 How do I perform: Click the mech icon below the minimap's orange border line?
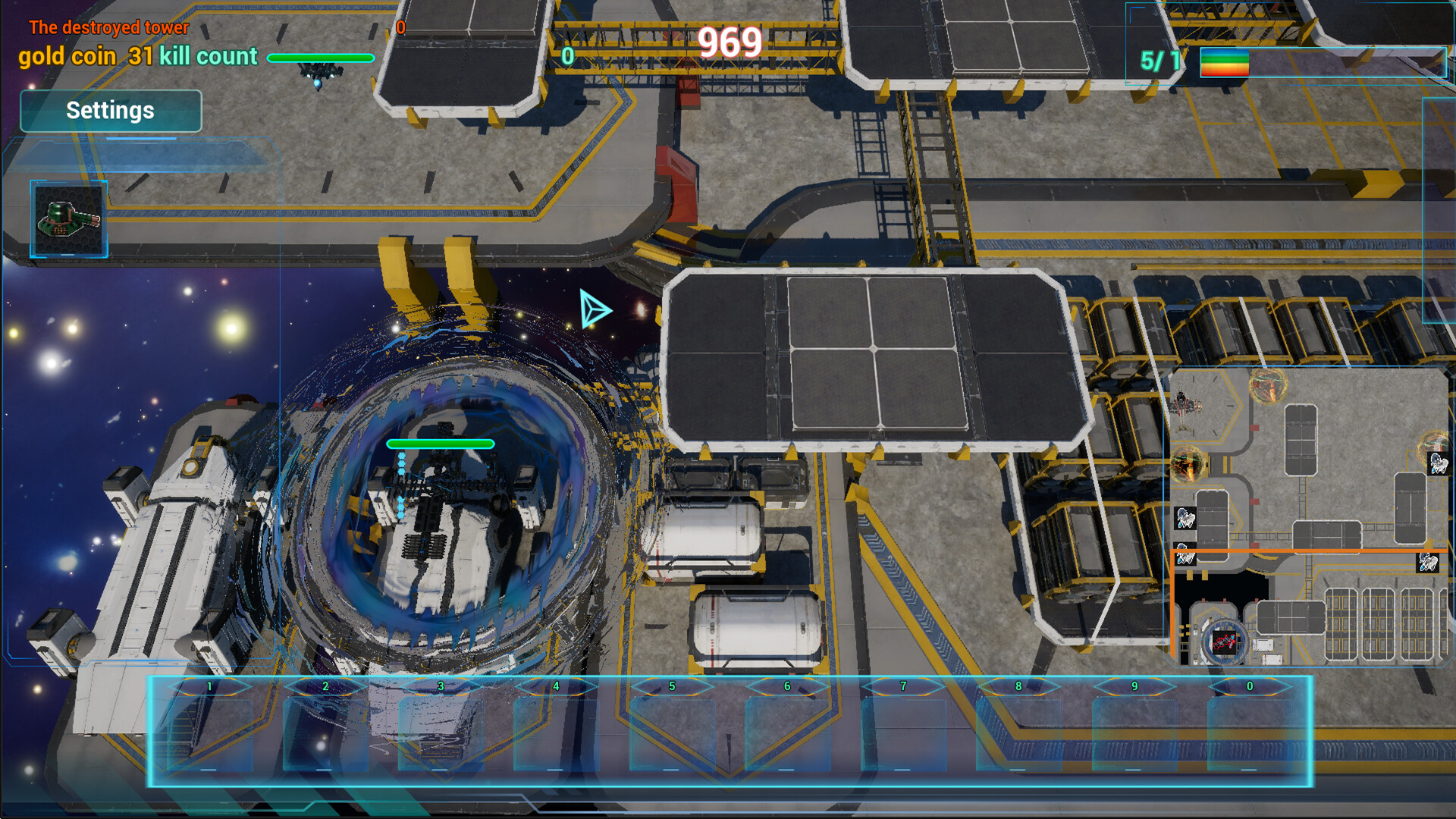(1429, 563)
